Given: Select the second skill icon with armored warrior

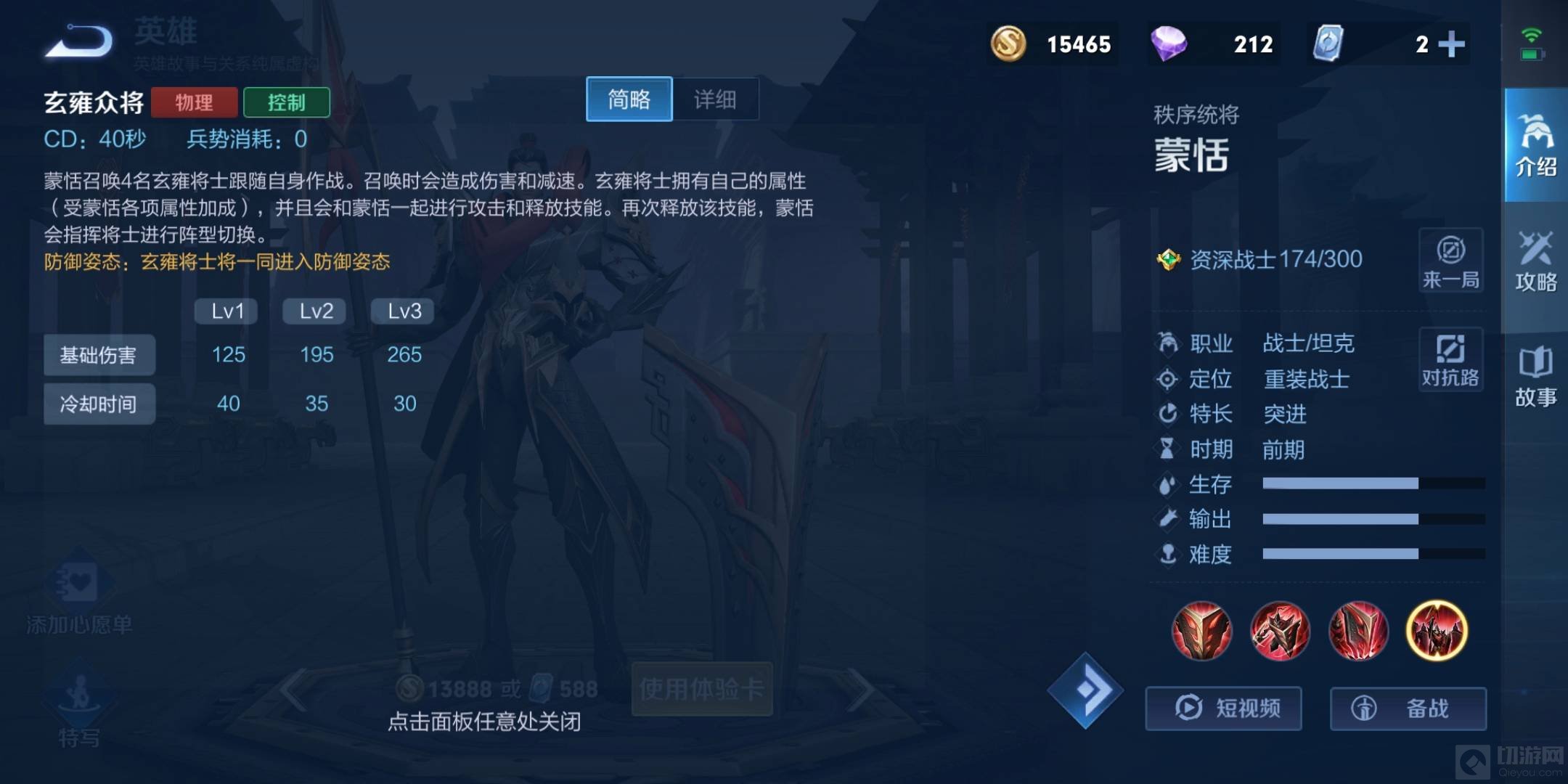Looking at the screenshot, I should click(1280, 630).
